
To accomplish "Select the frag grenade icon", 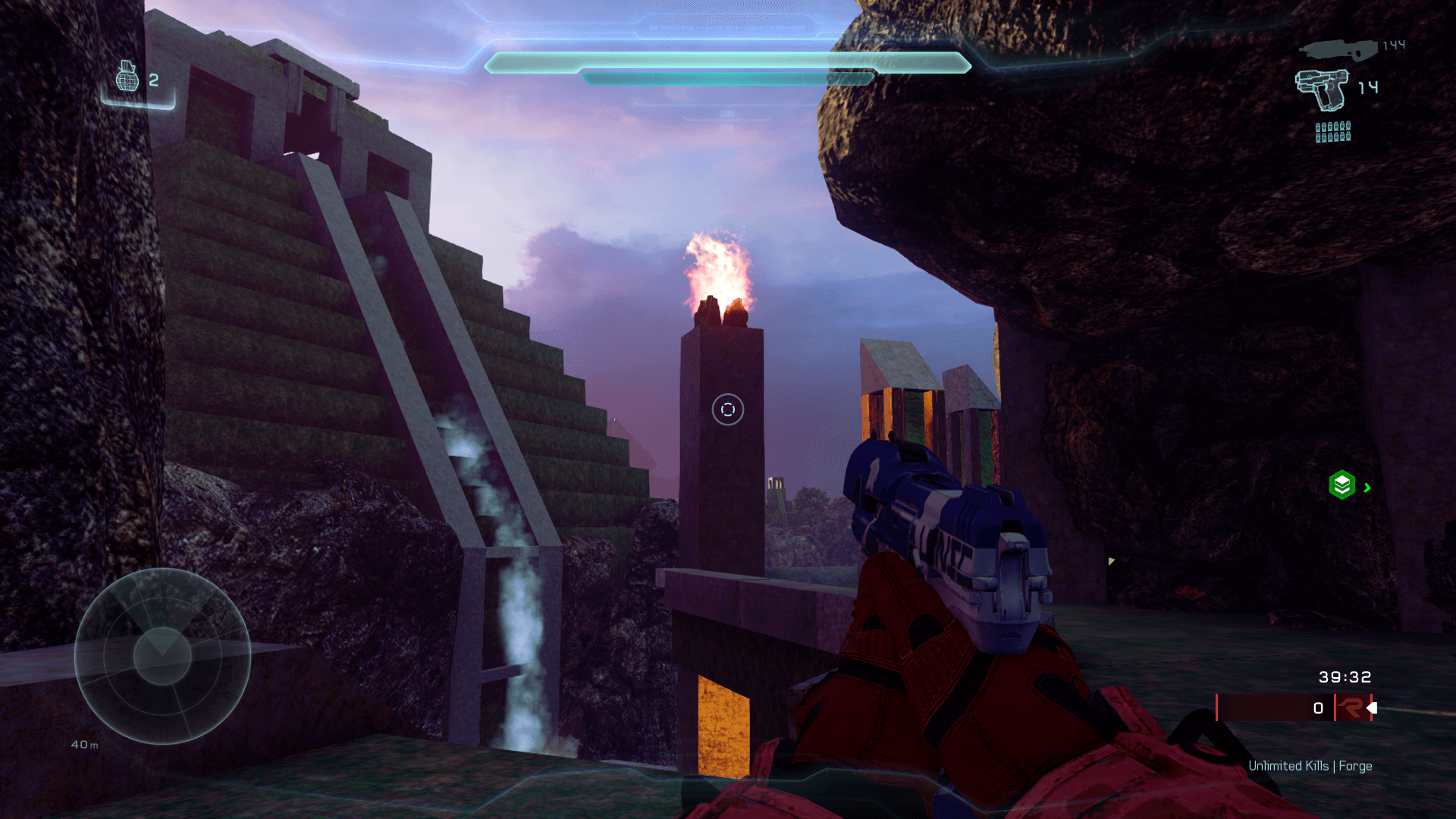I will pos(127,77).
